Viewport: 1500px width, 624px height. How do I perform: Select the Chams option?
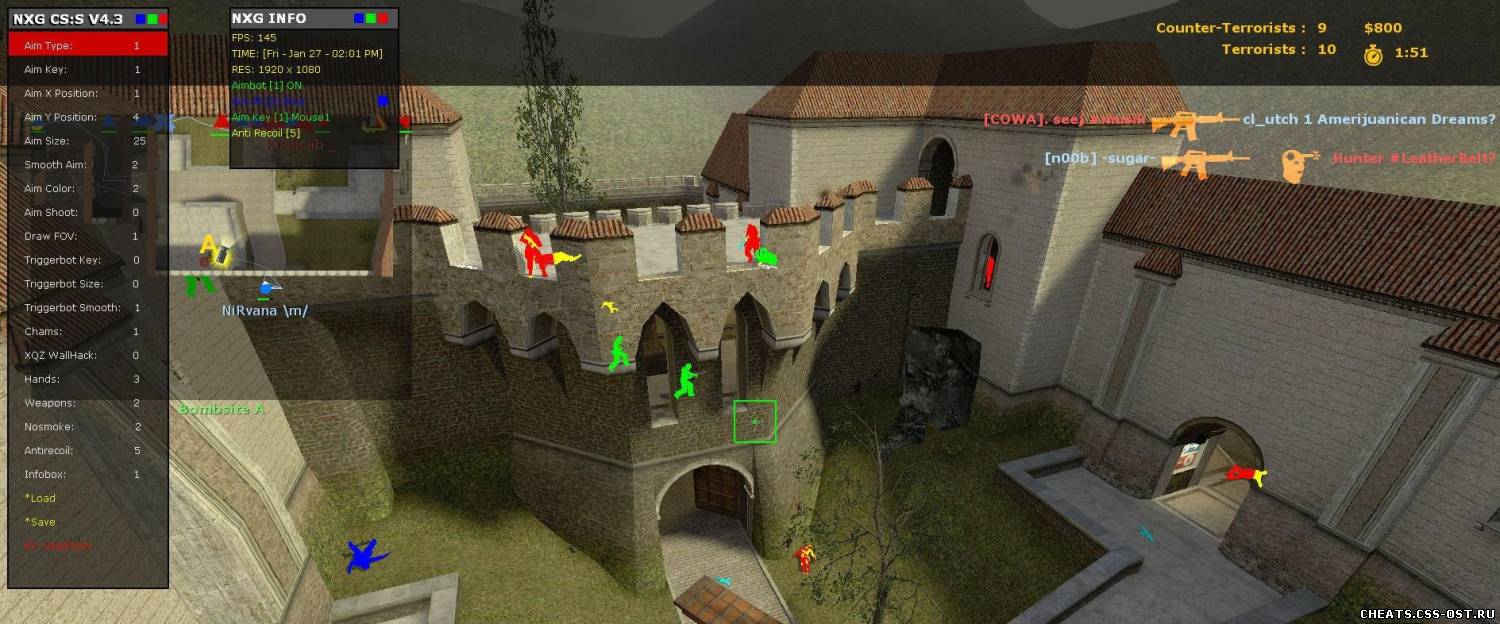pyautogui.click(x=88, y=331)
